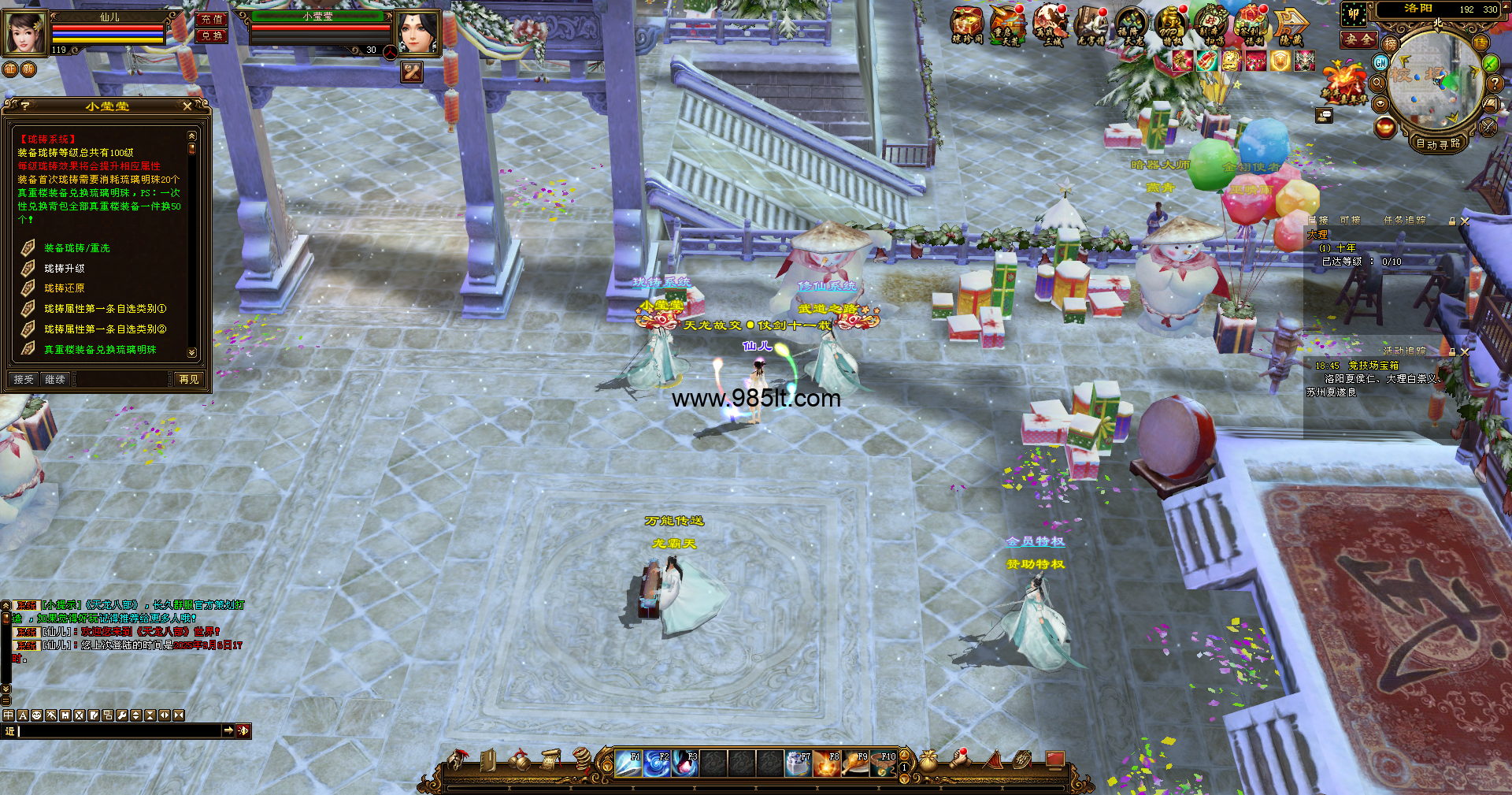1512x795 pixels.
Task: Open the money pouch bag icon
Action: point(929,760)
